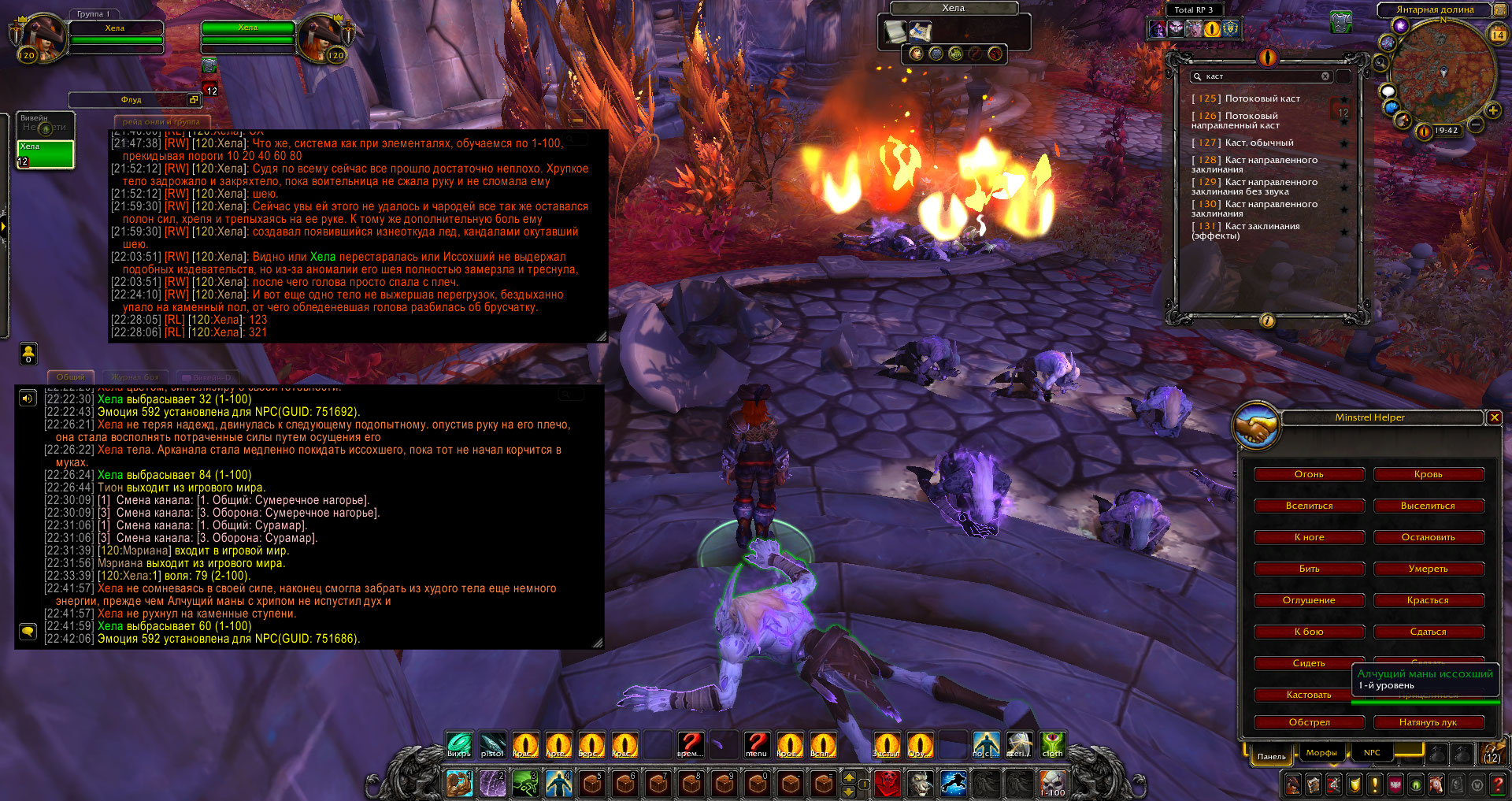Select the Оглушение button
The width and height of the screenshot is (1512, 801).
point(1309,600)
